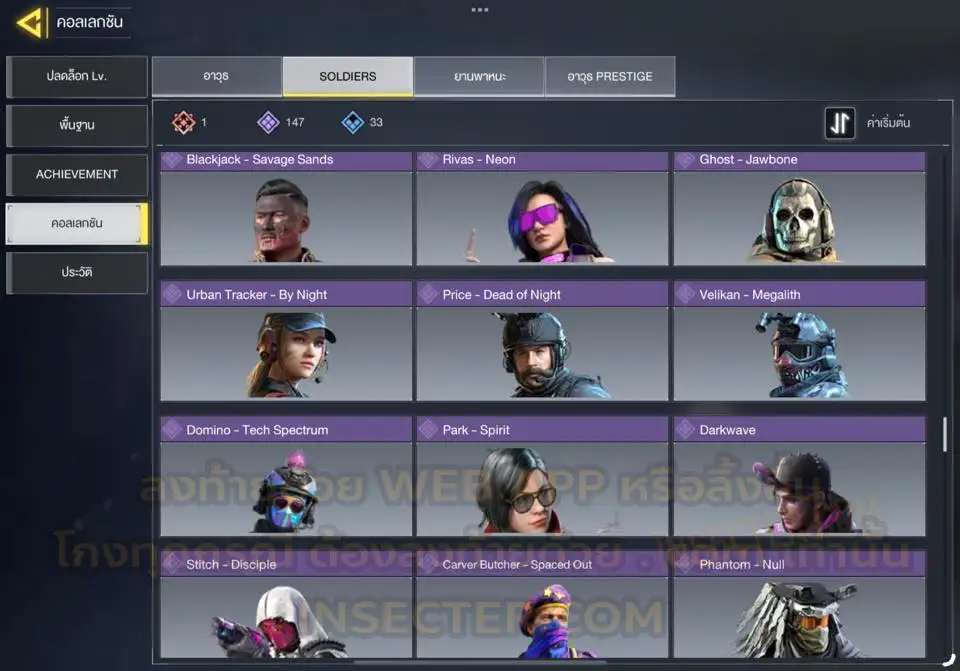This screenshot has height=671, width=960.
Task: Switch to the ยานพาหนะ tab
Action: coord(479,77)
